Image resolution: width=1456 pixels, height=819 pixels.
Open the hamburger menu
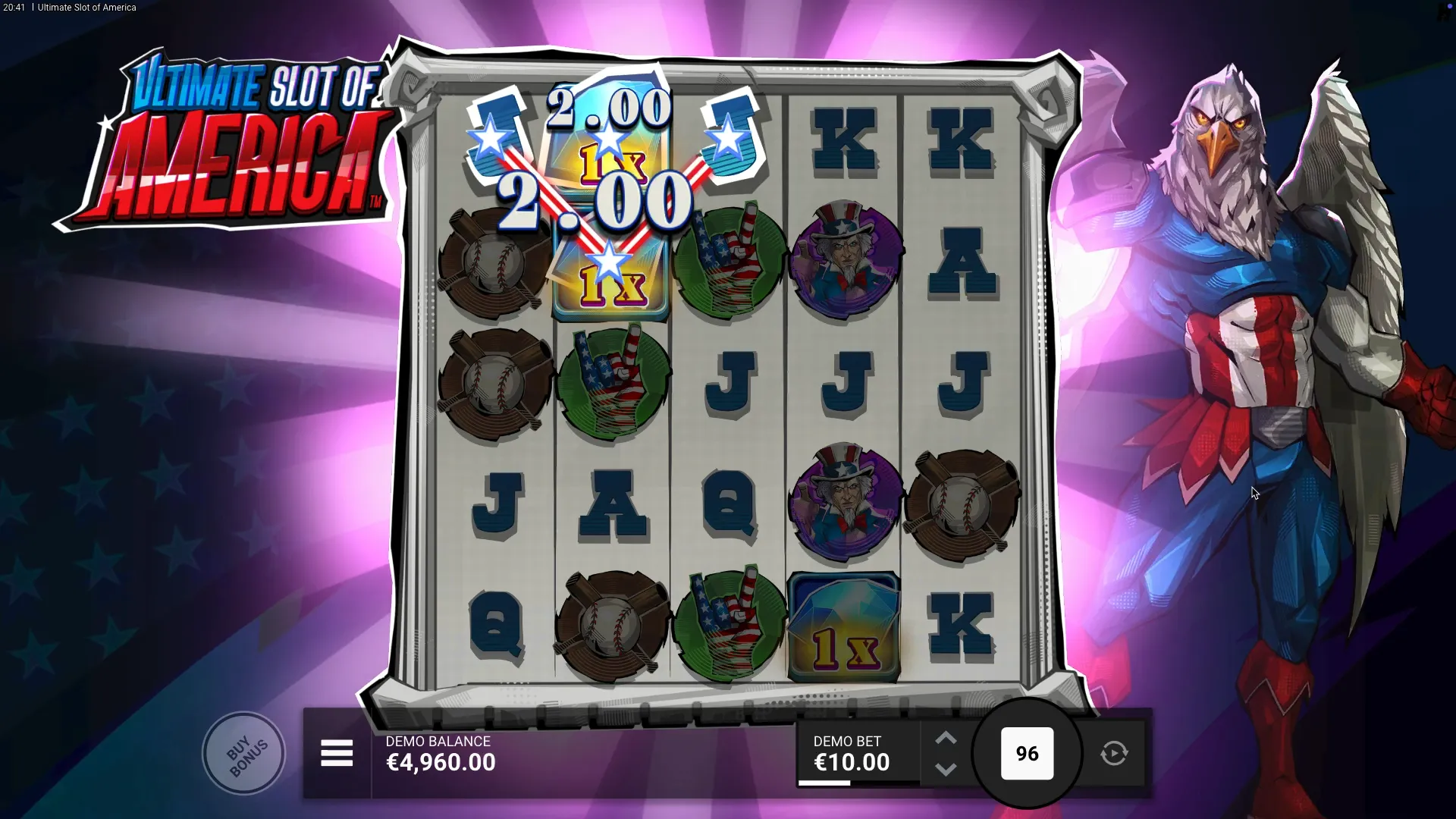point(337,753)
